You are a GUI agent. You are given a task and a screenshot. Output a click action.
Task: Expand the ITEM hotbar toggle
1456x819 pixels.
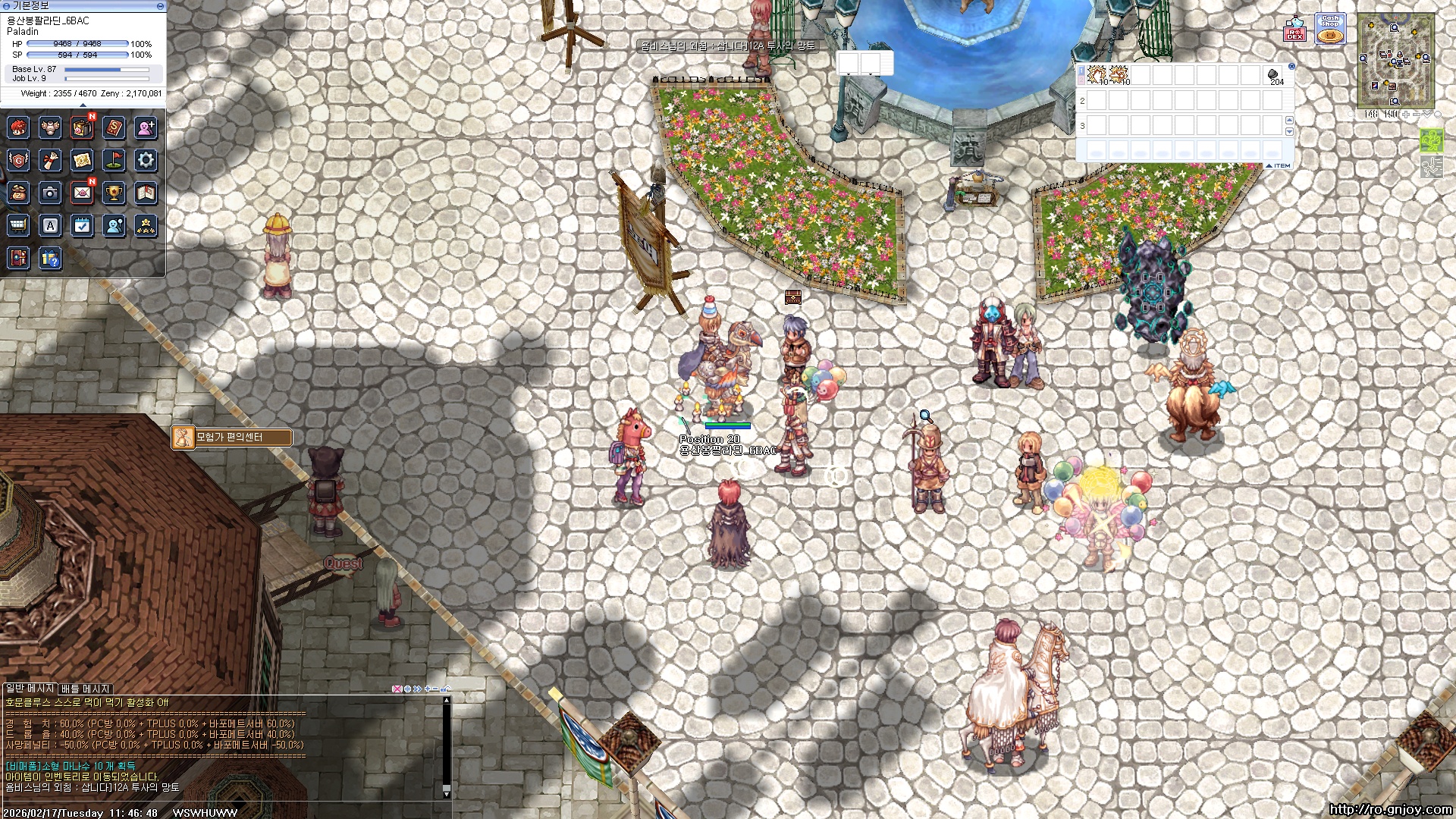click(1278, 165)
